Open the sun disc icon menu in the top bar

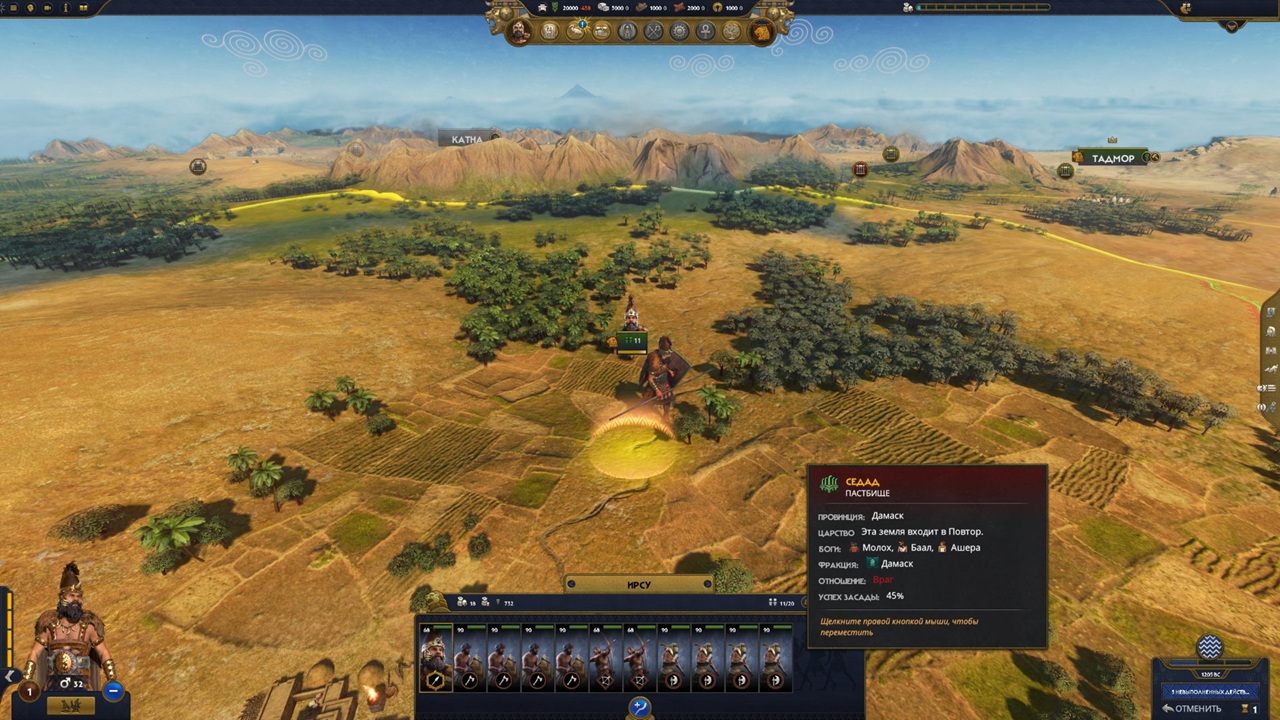point(680,31)
